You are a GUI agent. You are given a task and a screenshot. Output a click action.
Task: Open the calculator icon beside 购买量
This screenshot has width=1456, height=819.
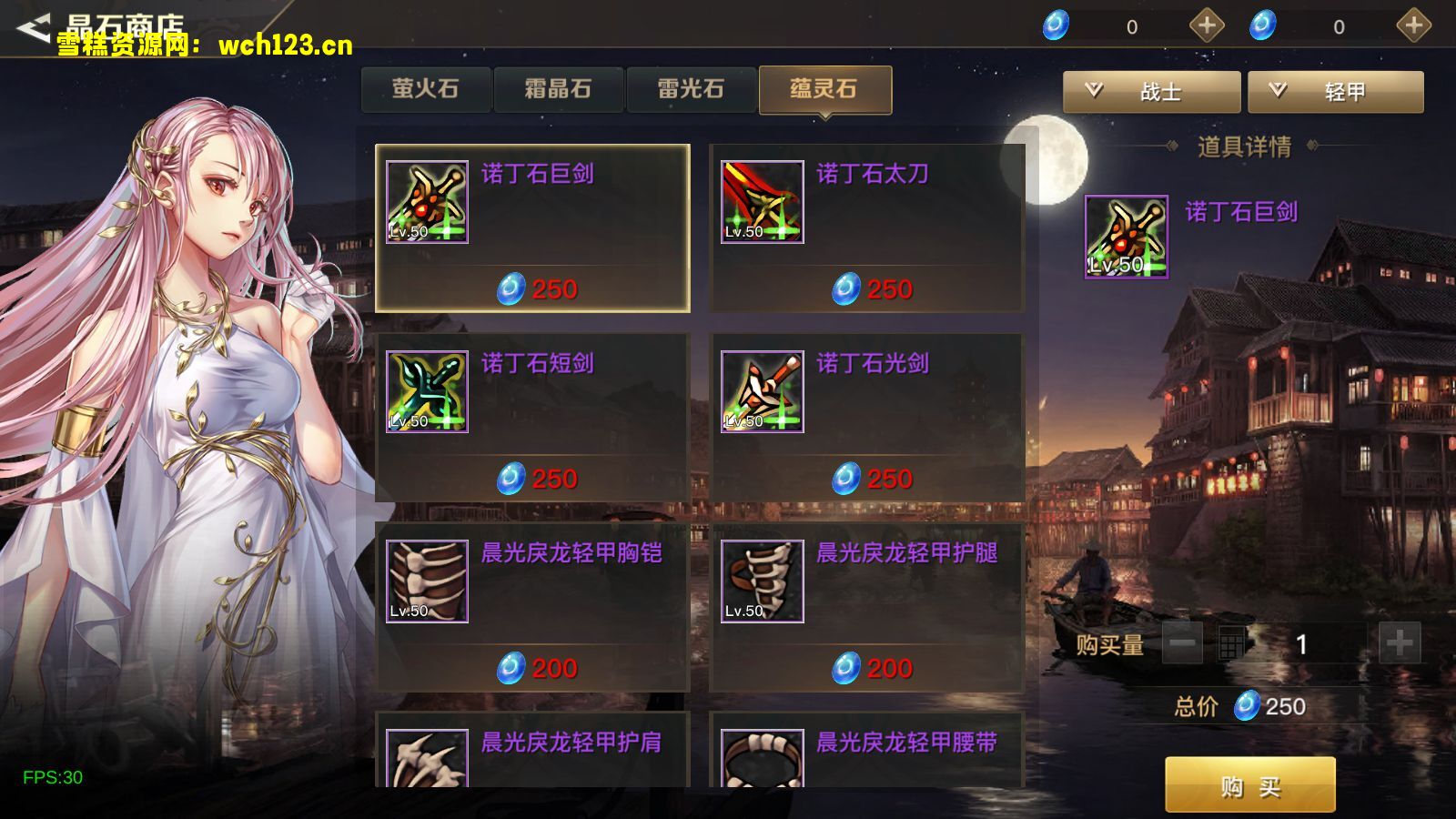pos(1230,642)
